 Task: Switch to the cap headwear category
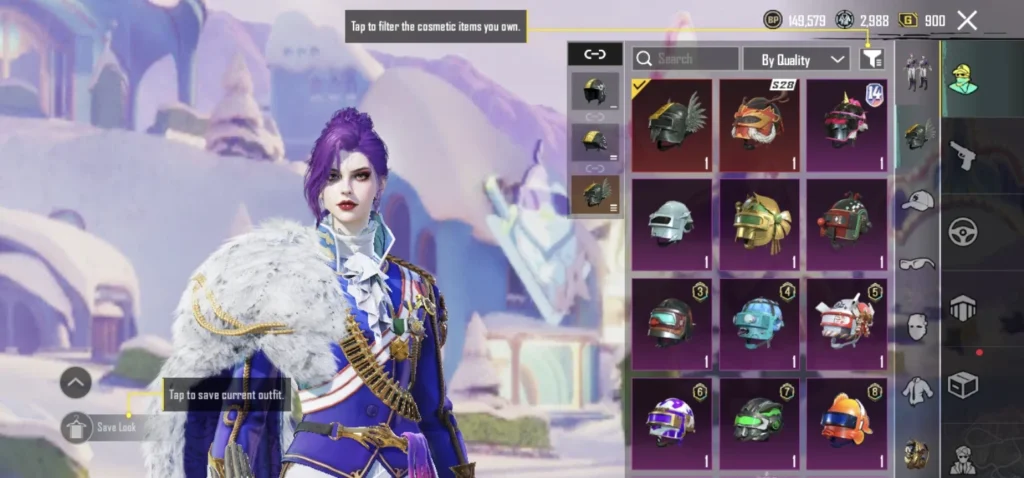click(917, 199)
